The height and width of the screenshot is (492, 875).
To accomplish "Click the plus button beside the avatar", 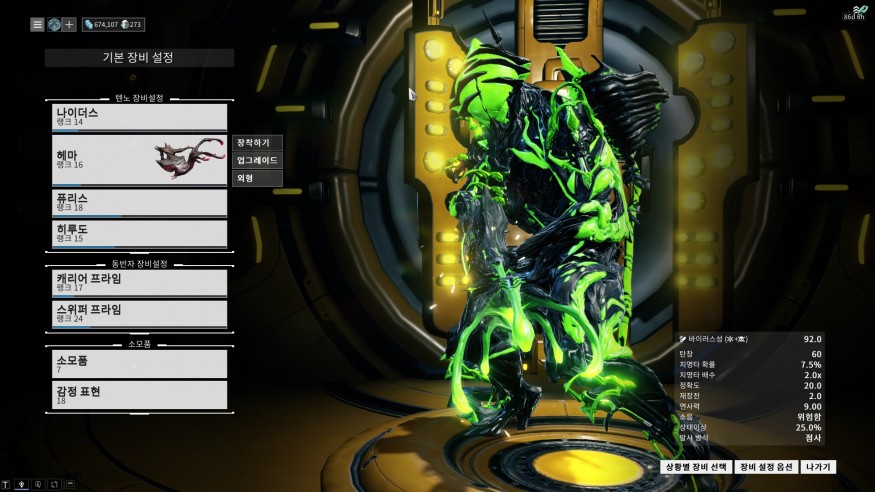I will click(69, 25).
